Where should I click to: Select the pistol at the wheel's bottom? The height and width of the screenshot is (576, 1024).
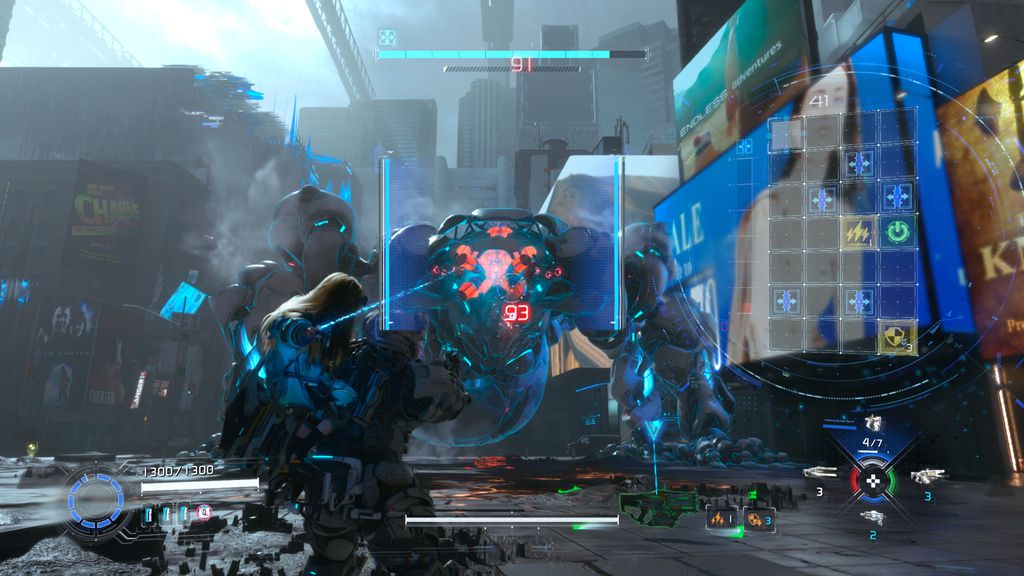coord(872,516)
